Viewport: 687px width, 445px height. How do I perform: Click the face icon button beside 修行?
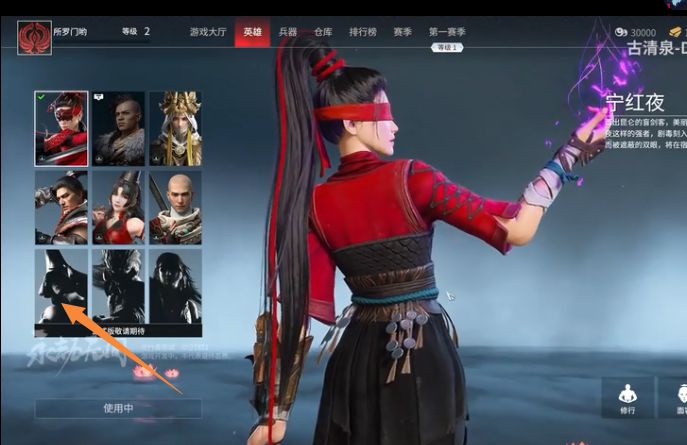click(x=677, y=398)
